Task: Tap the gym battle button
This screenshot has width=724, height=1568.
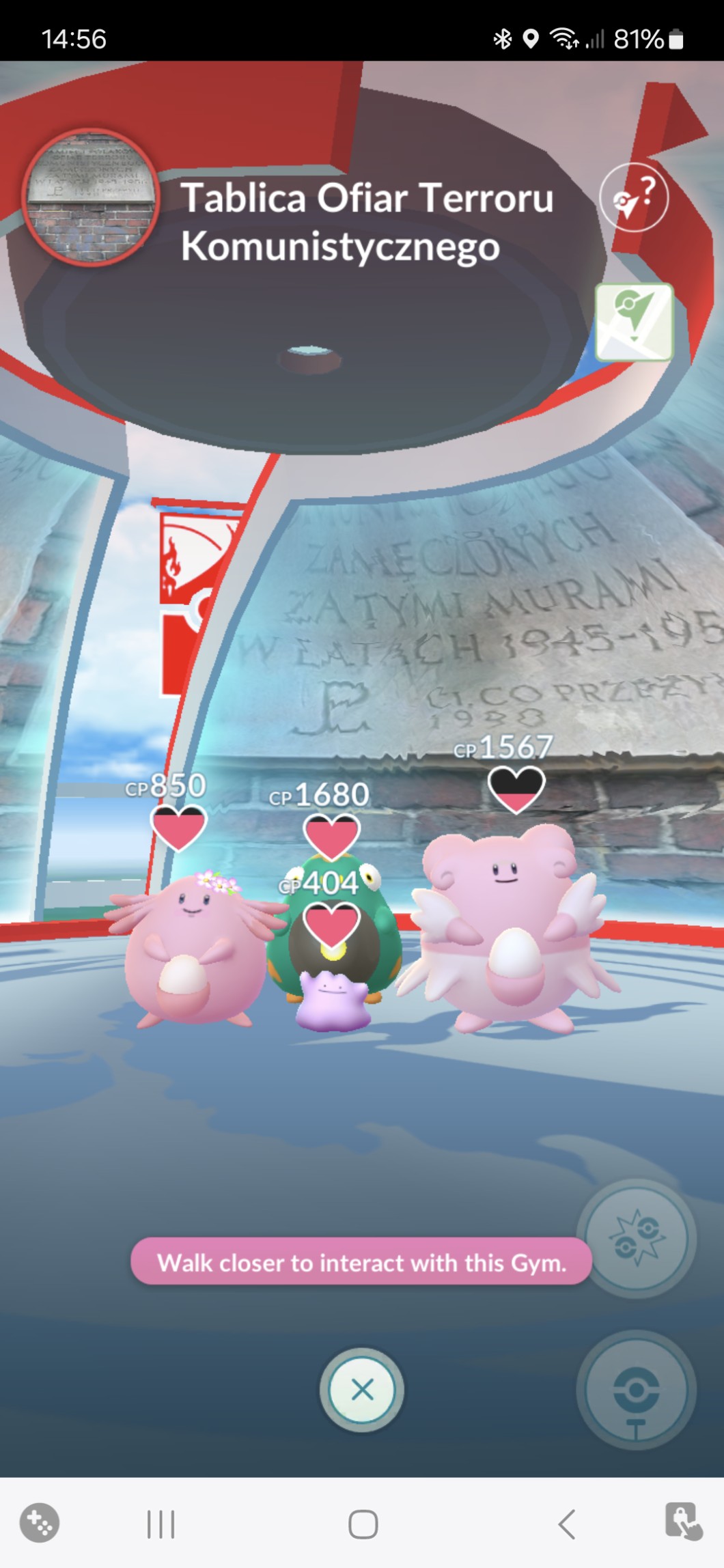Action: pyautogui.click(x=637, y=1238)
